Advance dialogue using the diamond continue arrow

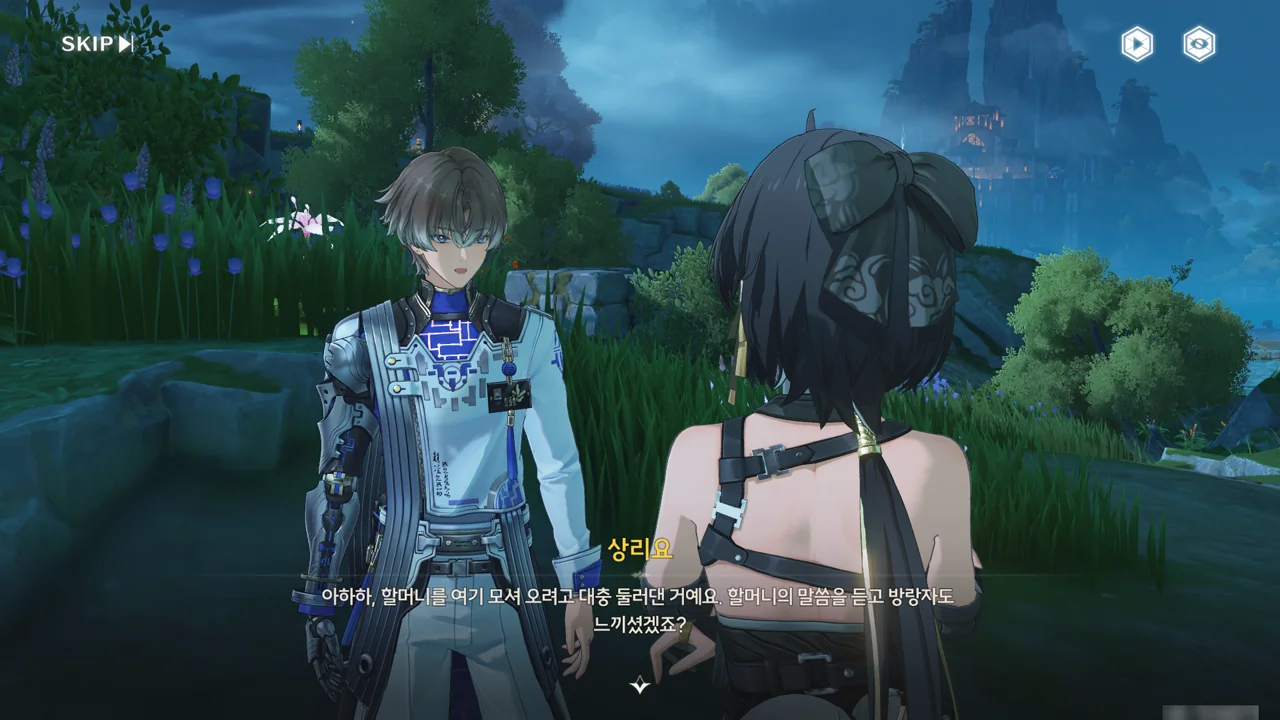tap(640, 685)
